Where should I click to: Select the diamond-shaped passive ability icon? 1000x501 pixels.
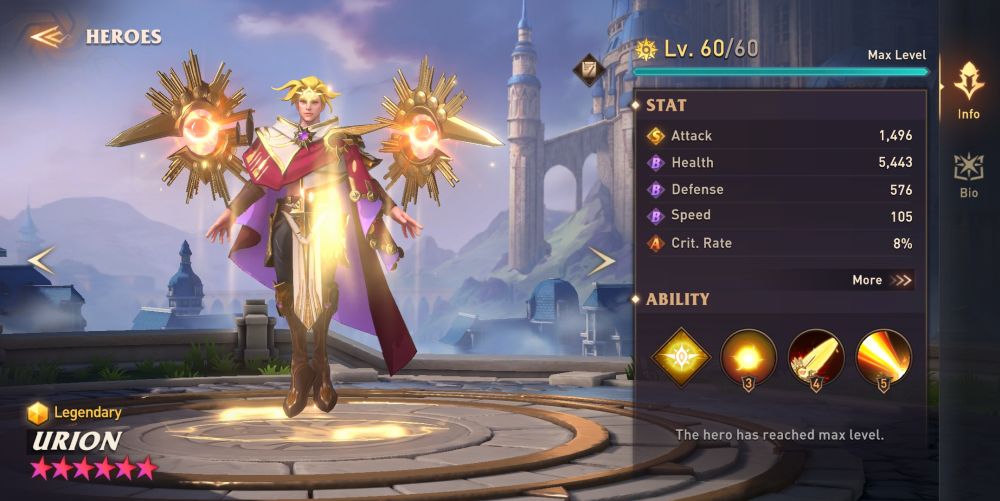680,356
